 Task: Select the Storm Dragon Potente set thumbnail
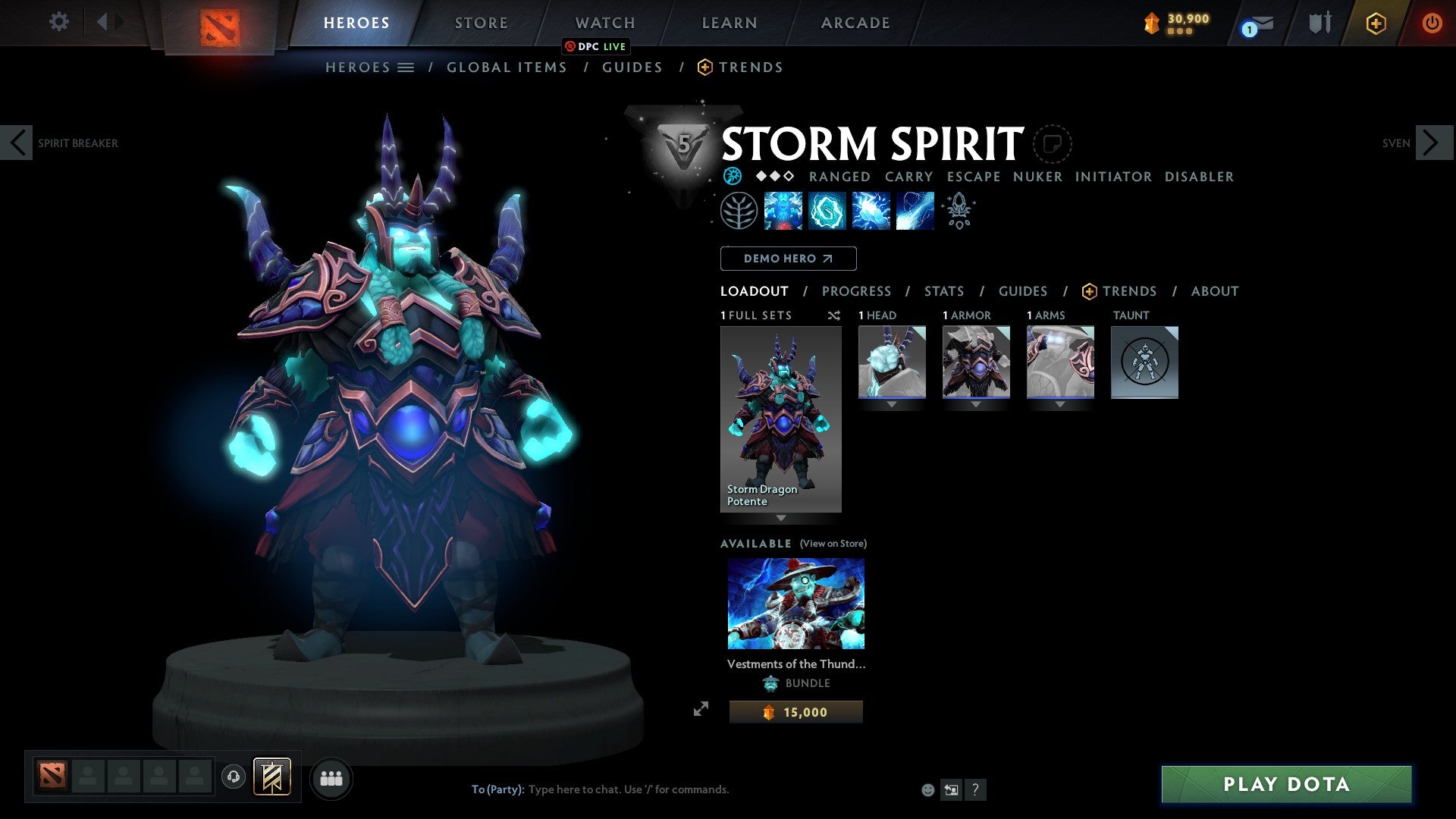pyautogui.click(x=781, y=417)
